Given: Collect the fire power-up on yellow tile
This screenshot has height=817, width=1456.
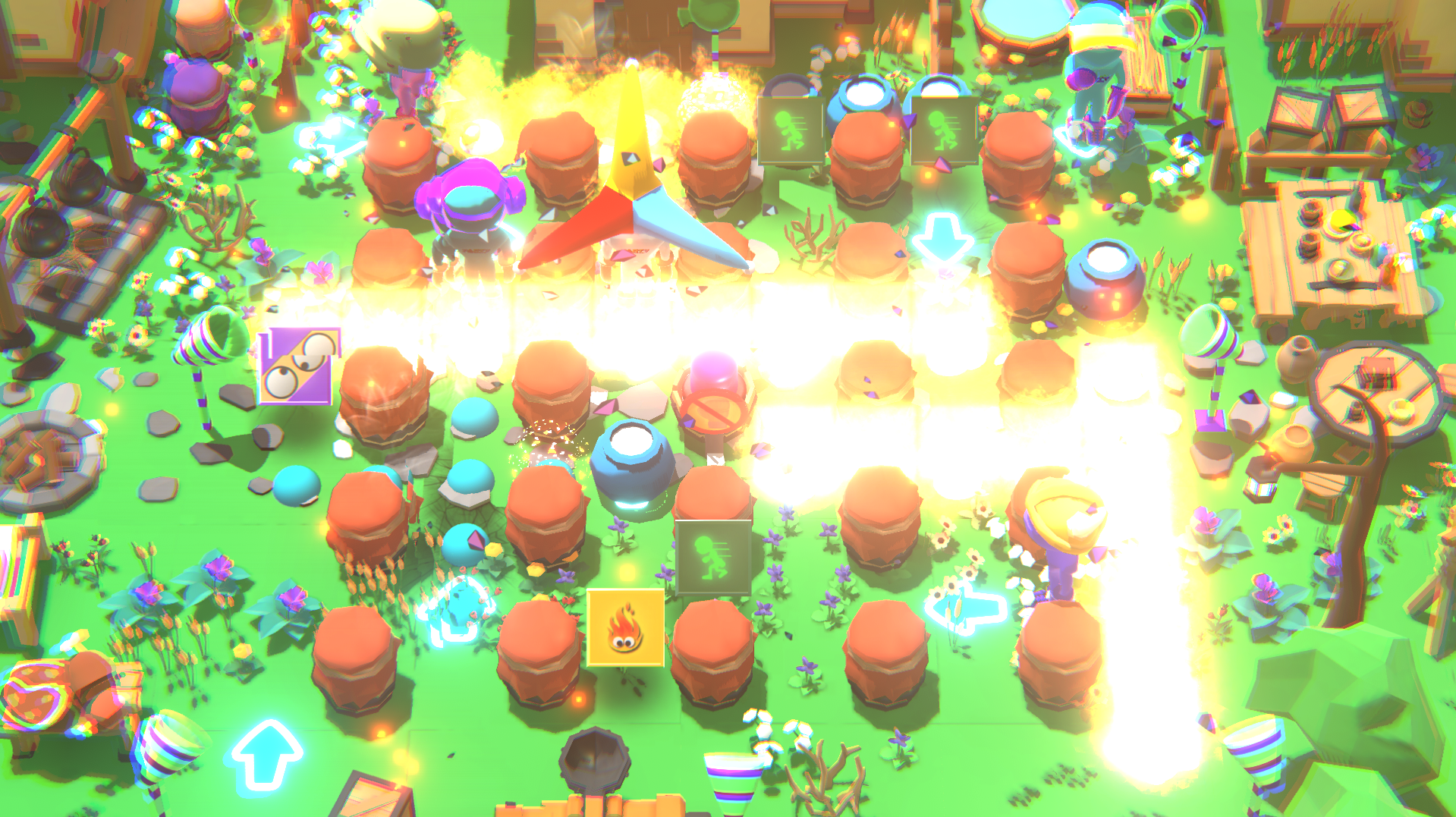Looking at the screenshot, I should pyautogui.click(x=625, y=628).
